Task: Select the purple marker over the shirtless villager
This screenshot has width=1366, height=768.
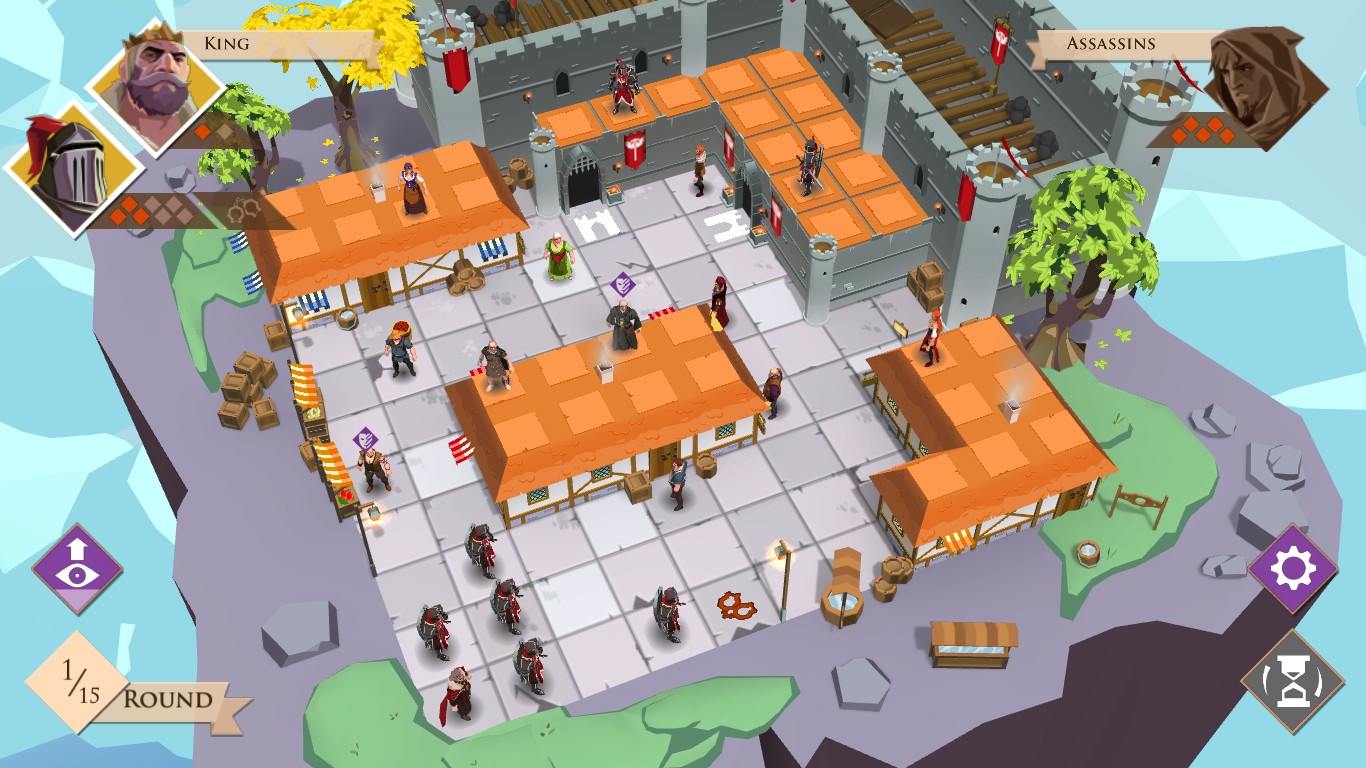Action: (x=366, y=437)
